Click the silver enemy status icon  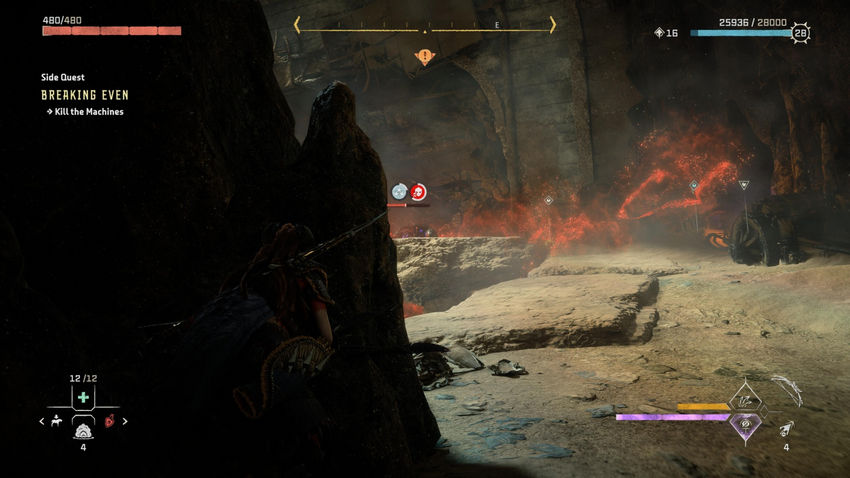[400, 191]
